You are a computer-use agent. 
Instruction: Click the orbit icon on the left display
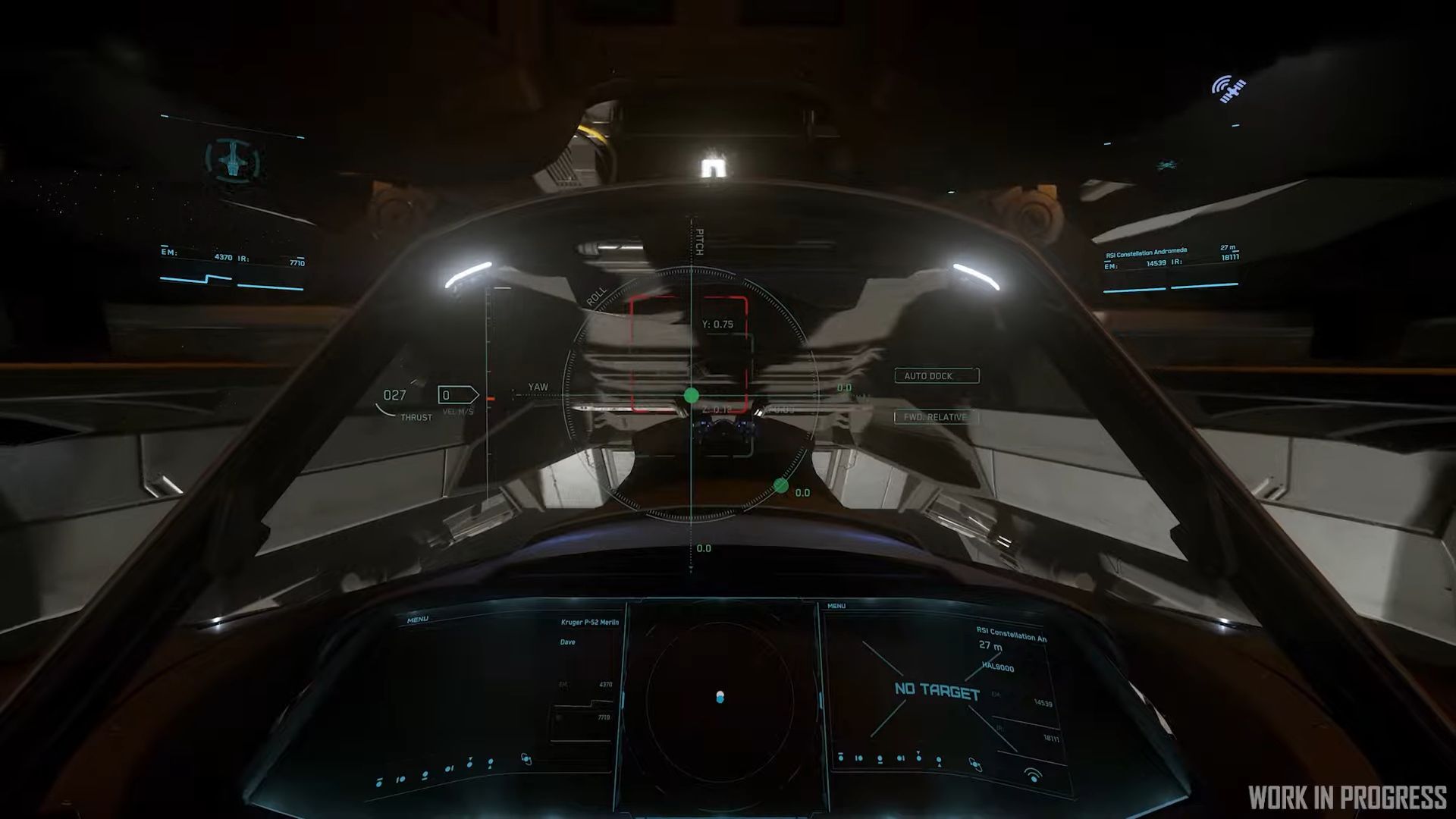point(526,758)
